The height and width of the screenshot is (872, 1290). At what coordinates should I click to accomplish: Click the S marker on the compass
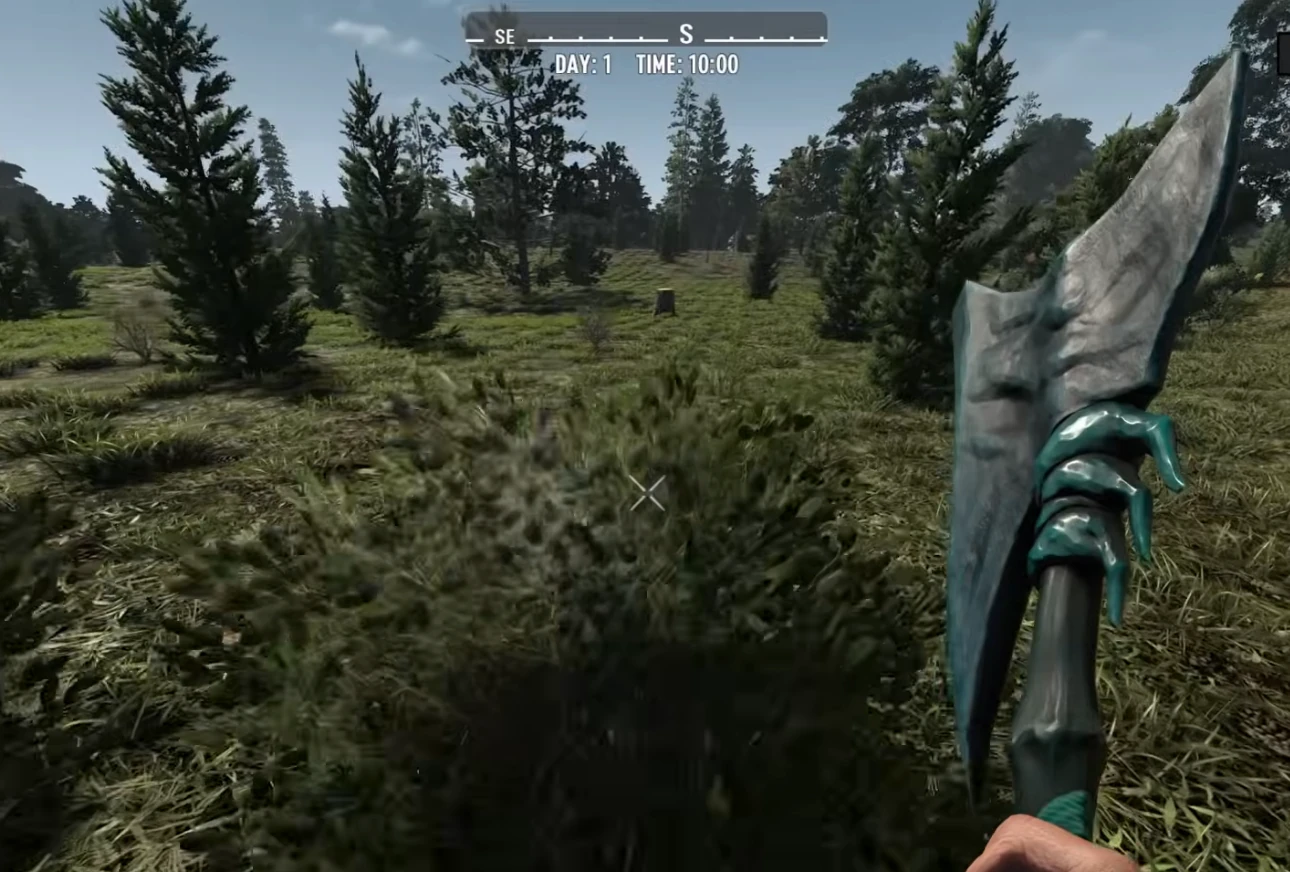coord(685,35)
